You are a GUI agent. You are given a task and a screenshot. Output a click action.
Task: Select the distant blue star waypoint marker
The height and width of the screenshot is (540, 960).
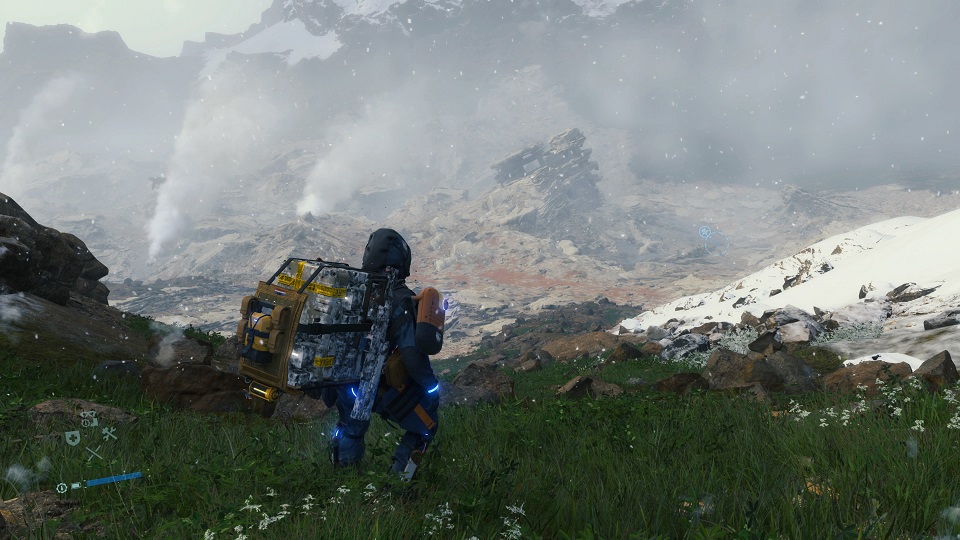pos(705,232)
